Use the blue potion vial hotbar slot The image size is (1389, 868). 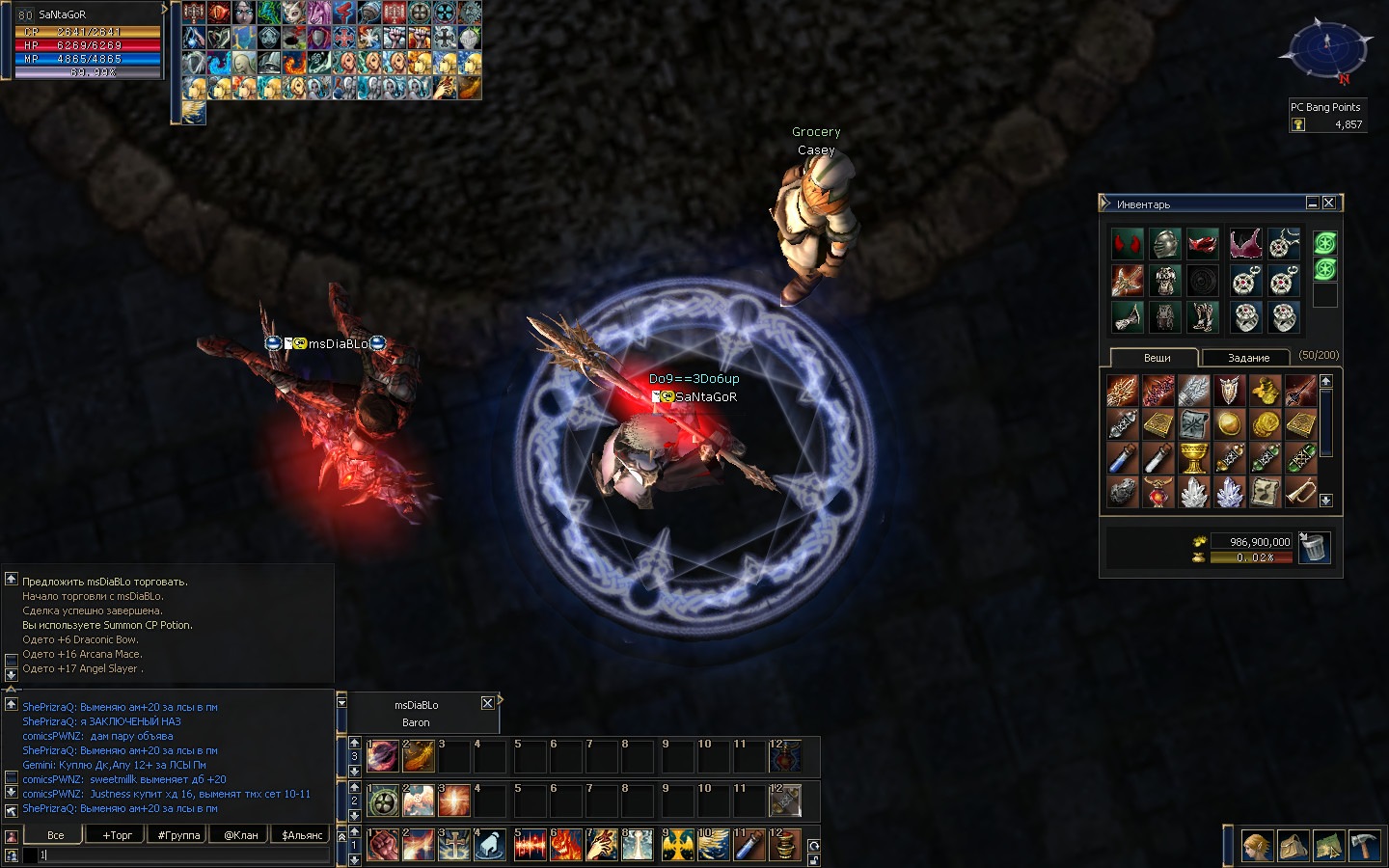point(750,846)
